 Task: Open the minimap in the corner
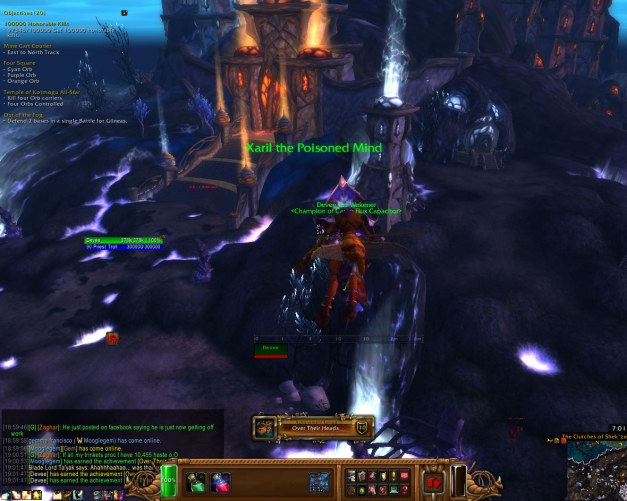(x=596, y=470)
